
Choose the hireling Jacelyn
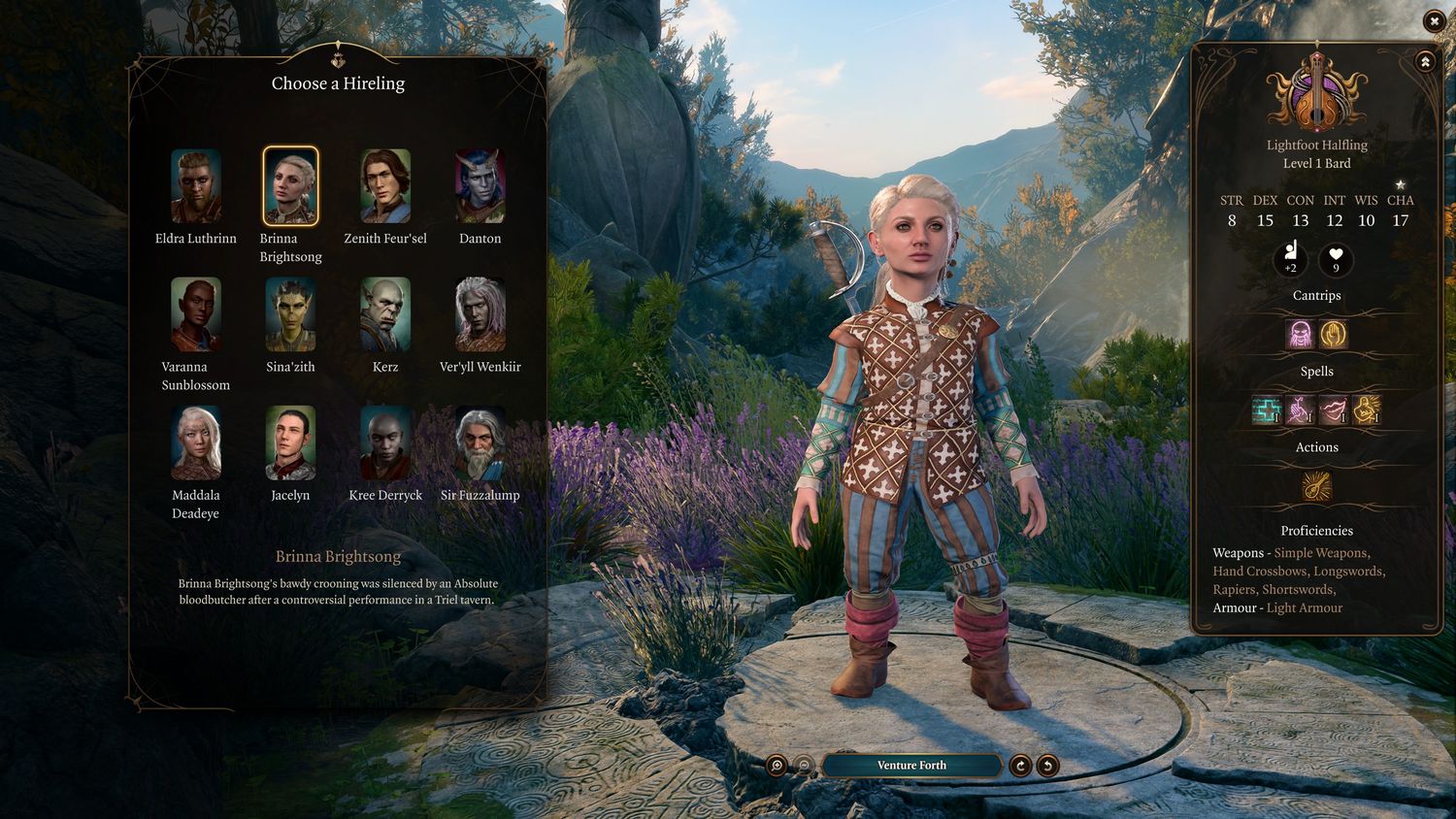click(x=290, y=442)
